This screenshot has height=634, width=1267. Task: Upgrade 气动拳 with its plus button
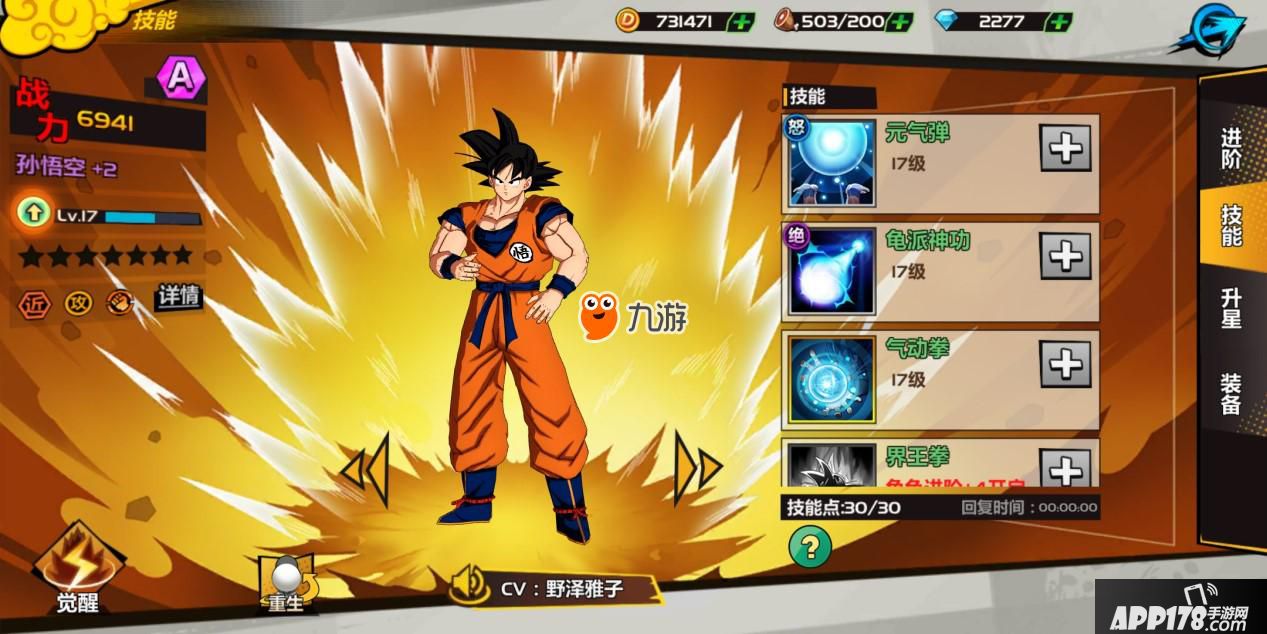click(x=1065, y=364)
